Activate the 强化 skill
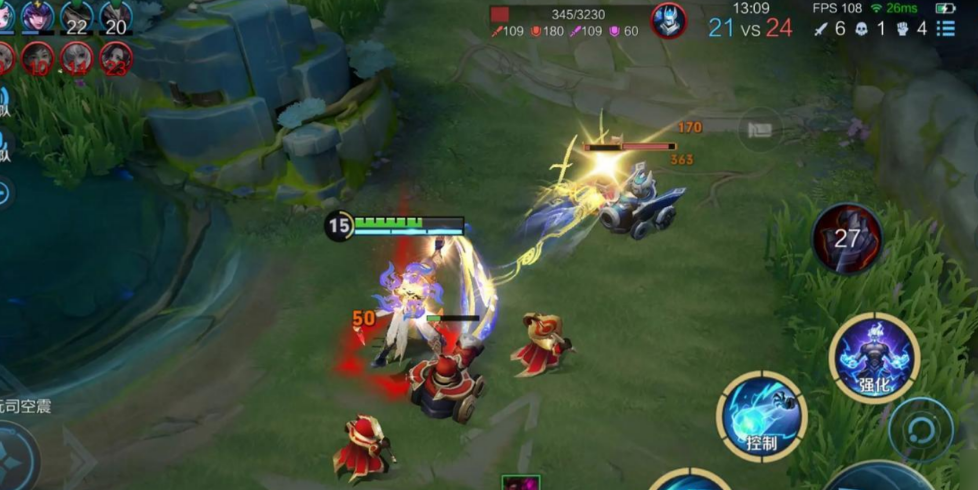The image size is (978, 490). 874,357
